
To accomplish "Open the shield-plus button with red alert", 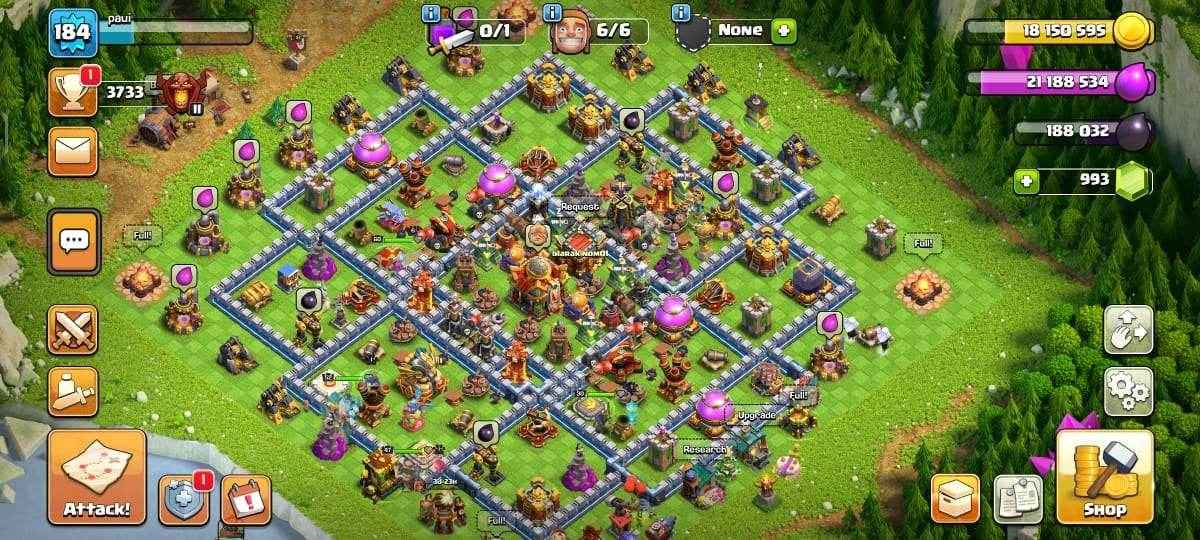I will (x=185, y=500).
